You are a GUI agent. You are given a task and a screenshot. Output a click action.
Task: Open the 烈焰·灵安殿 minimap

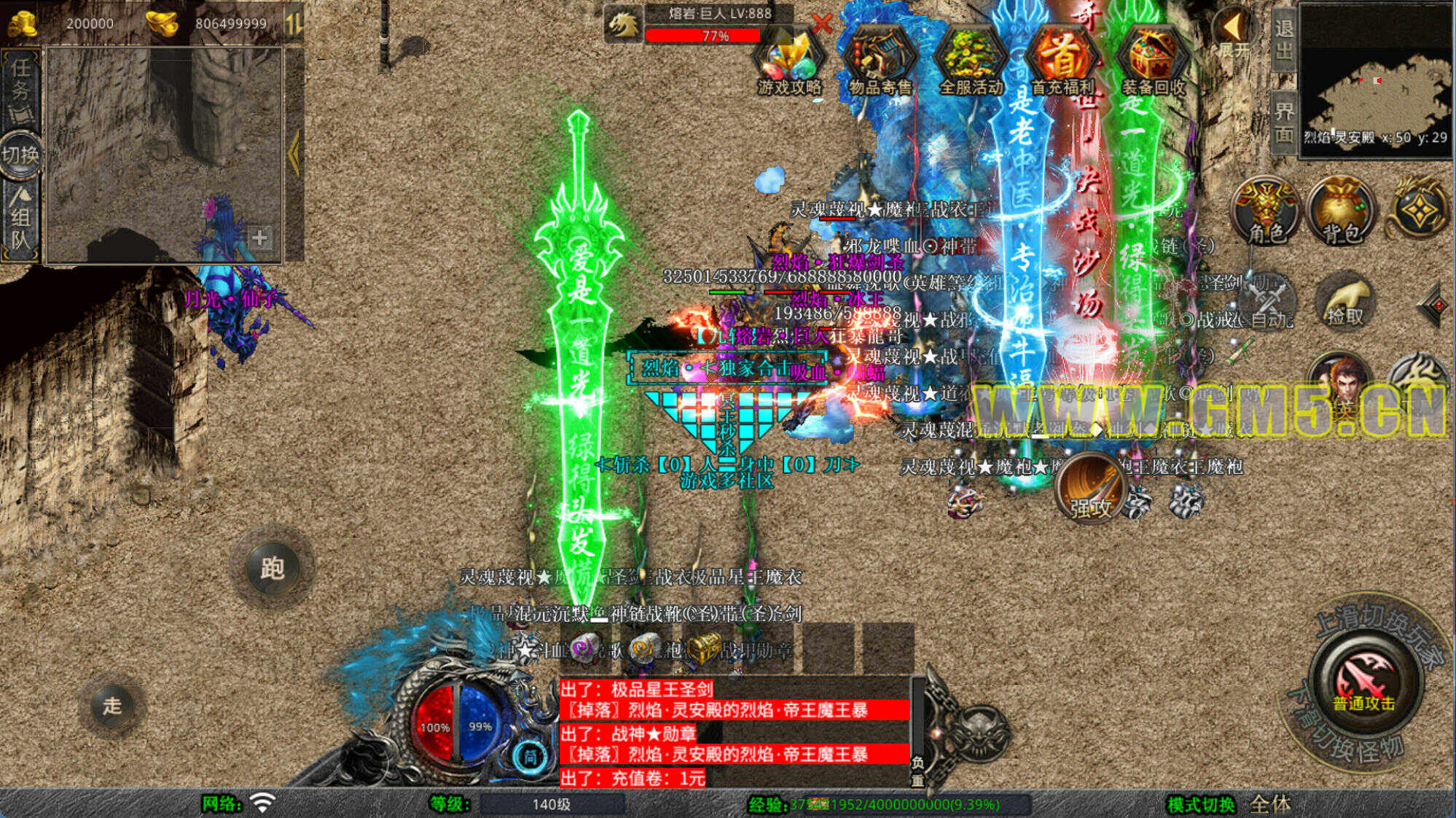pos(1376,80)
